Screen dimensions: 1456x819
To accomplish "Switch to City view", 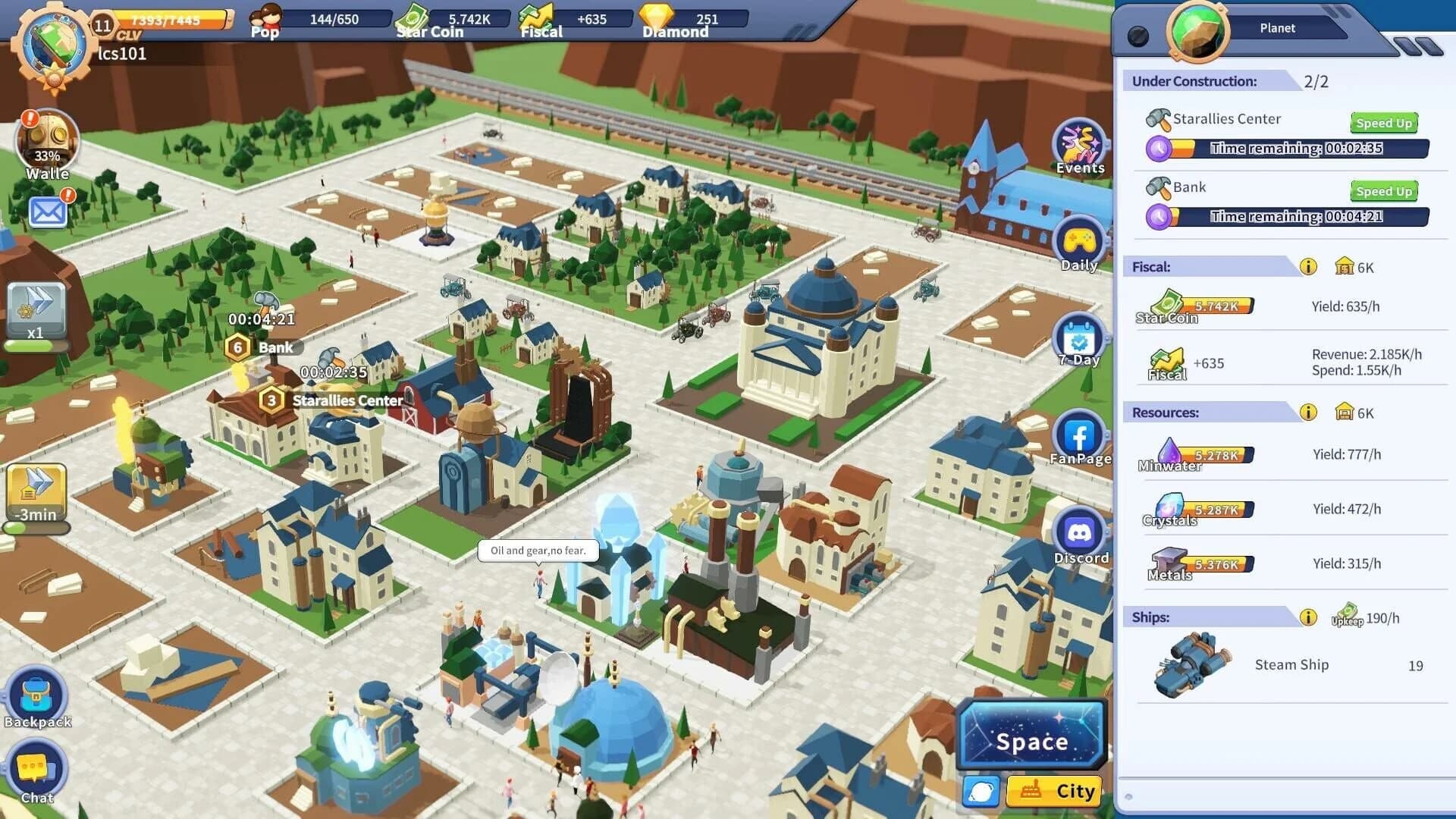I will point(1055,791).
